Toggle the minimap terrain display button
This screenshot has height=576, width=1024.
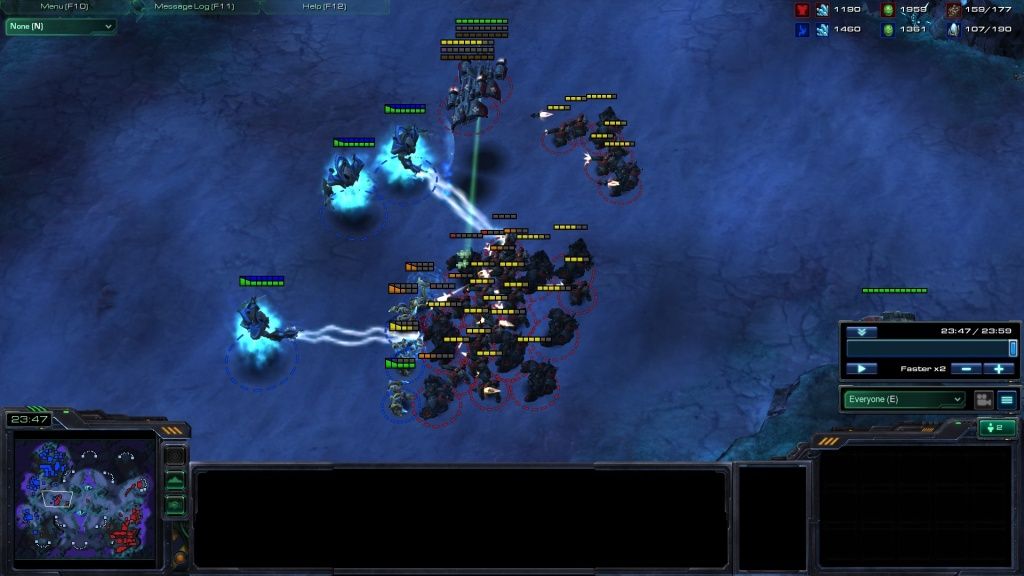coord(175,482)
